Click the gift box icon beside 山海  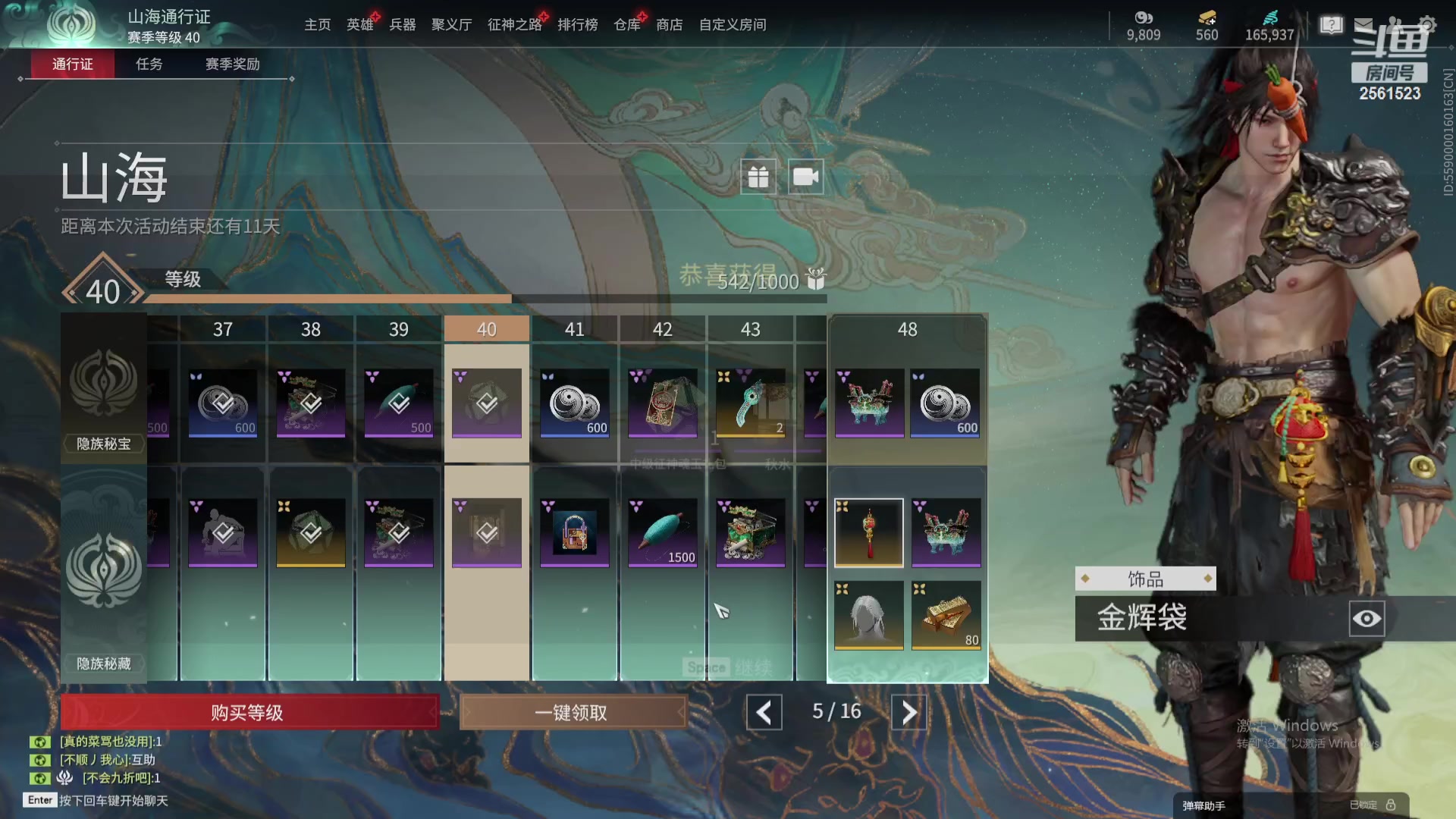758,177
